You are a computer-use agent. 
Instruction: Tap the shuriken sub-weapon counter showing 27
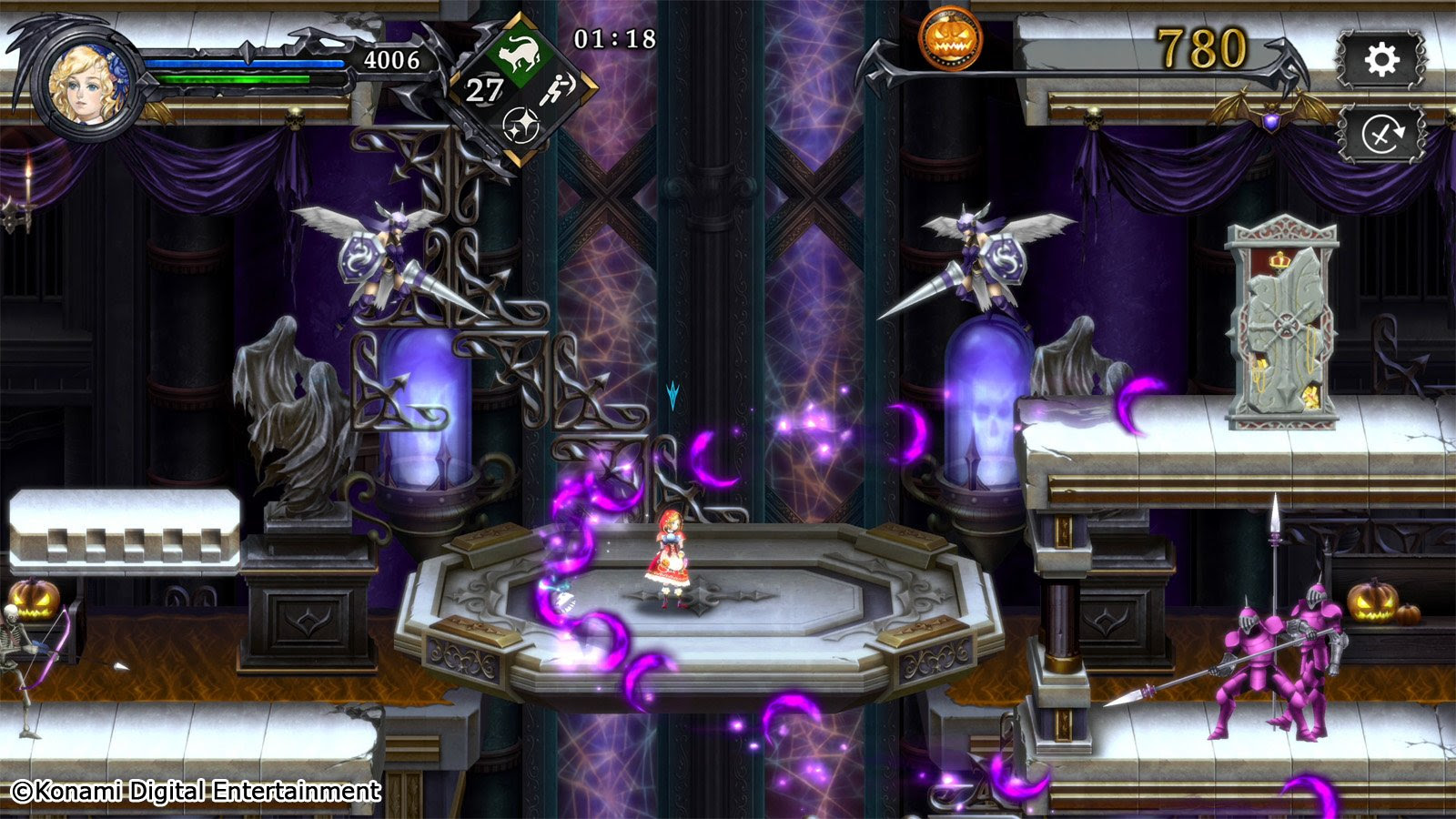483,91
